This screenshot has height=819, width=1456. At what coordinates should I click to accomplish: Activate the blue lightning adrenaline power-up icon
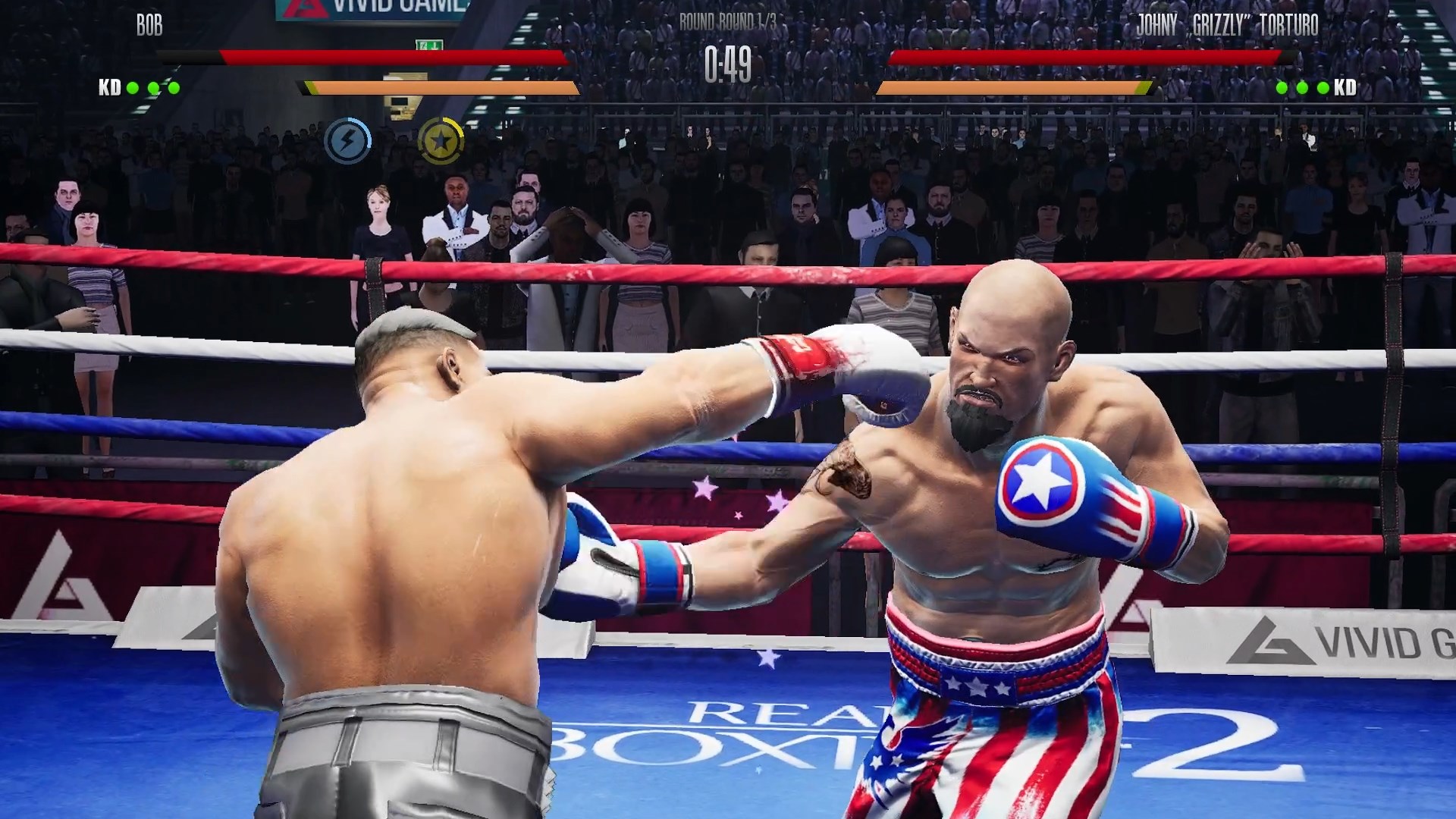pos(349,140)
